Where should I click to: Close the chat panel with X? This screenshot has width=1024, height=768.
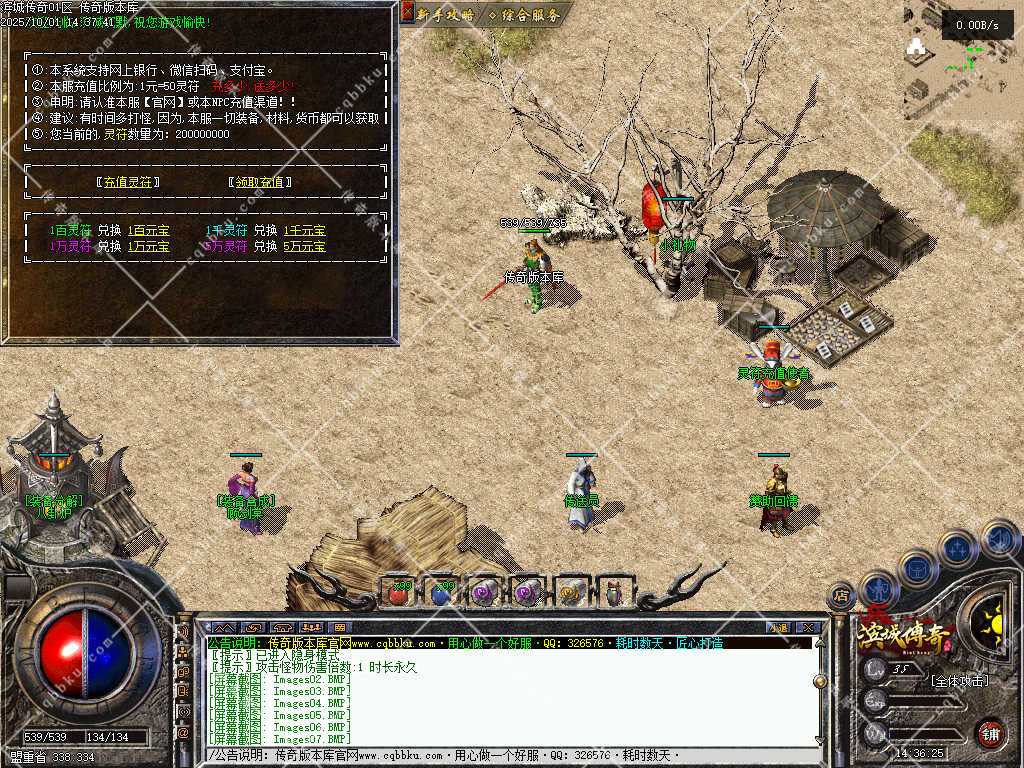click(809, 627)
